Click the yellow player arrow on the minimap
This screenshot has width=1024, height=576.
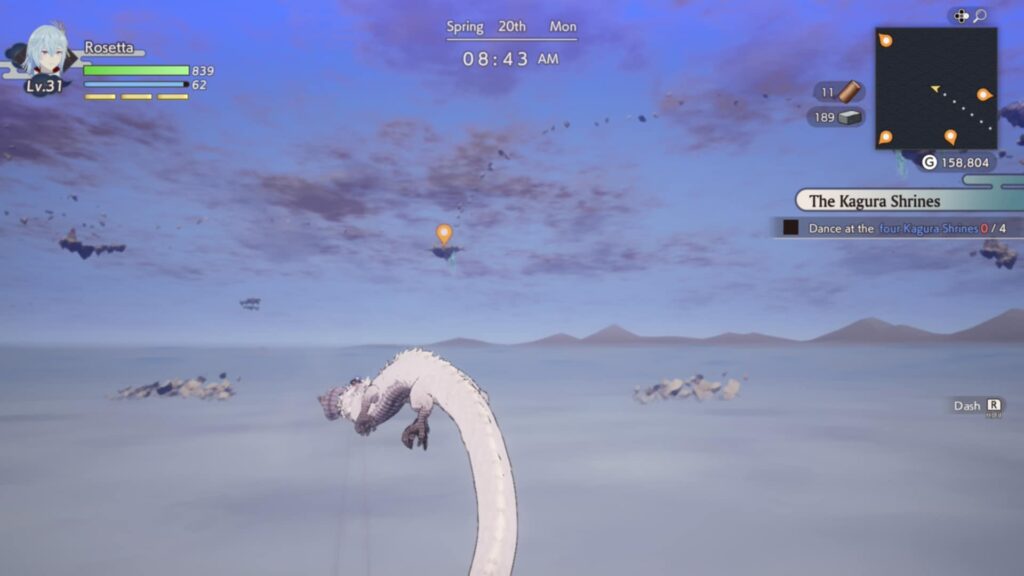[x=935, y=89]
